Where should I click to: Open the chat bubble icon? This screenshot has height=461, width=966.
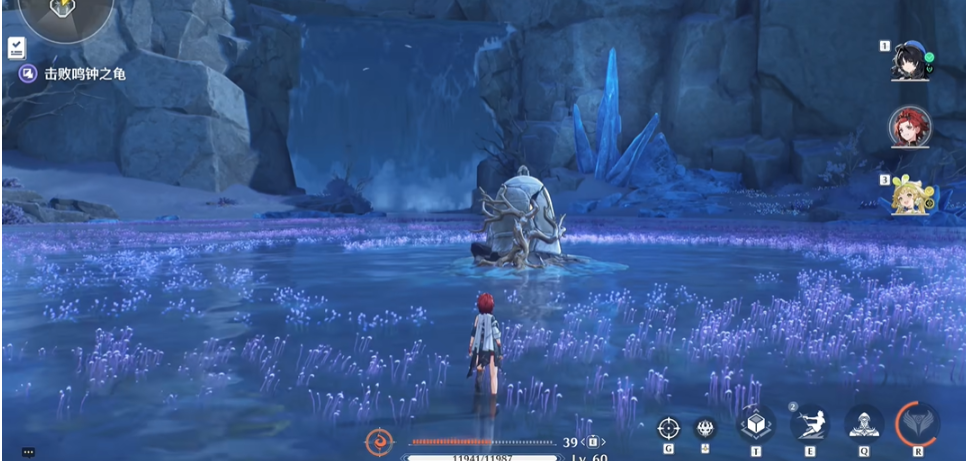click(x=28, y=452)
